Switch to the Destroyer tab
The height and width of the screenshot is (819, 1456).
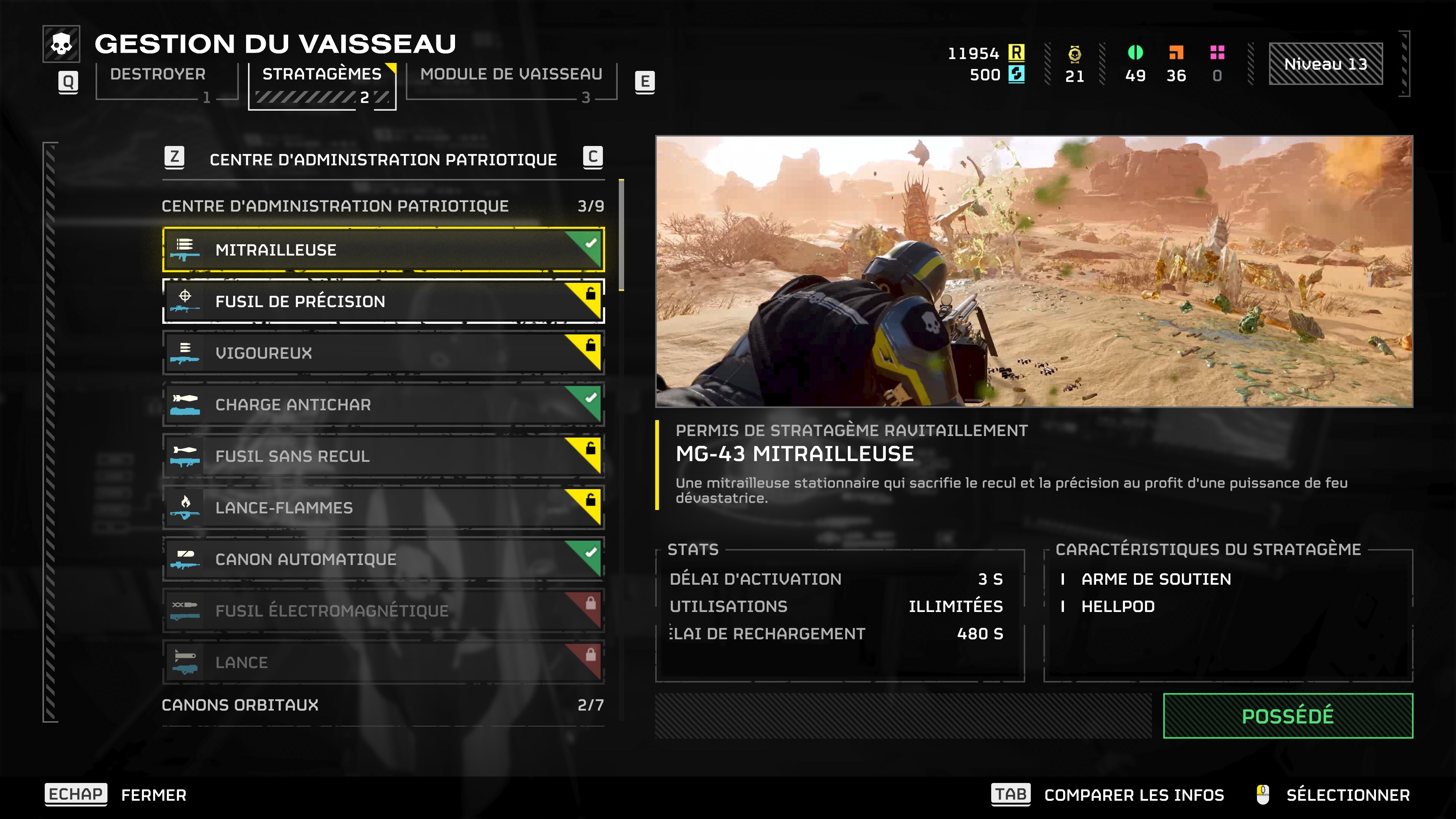click(158, 74)
